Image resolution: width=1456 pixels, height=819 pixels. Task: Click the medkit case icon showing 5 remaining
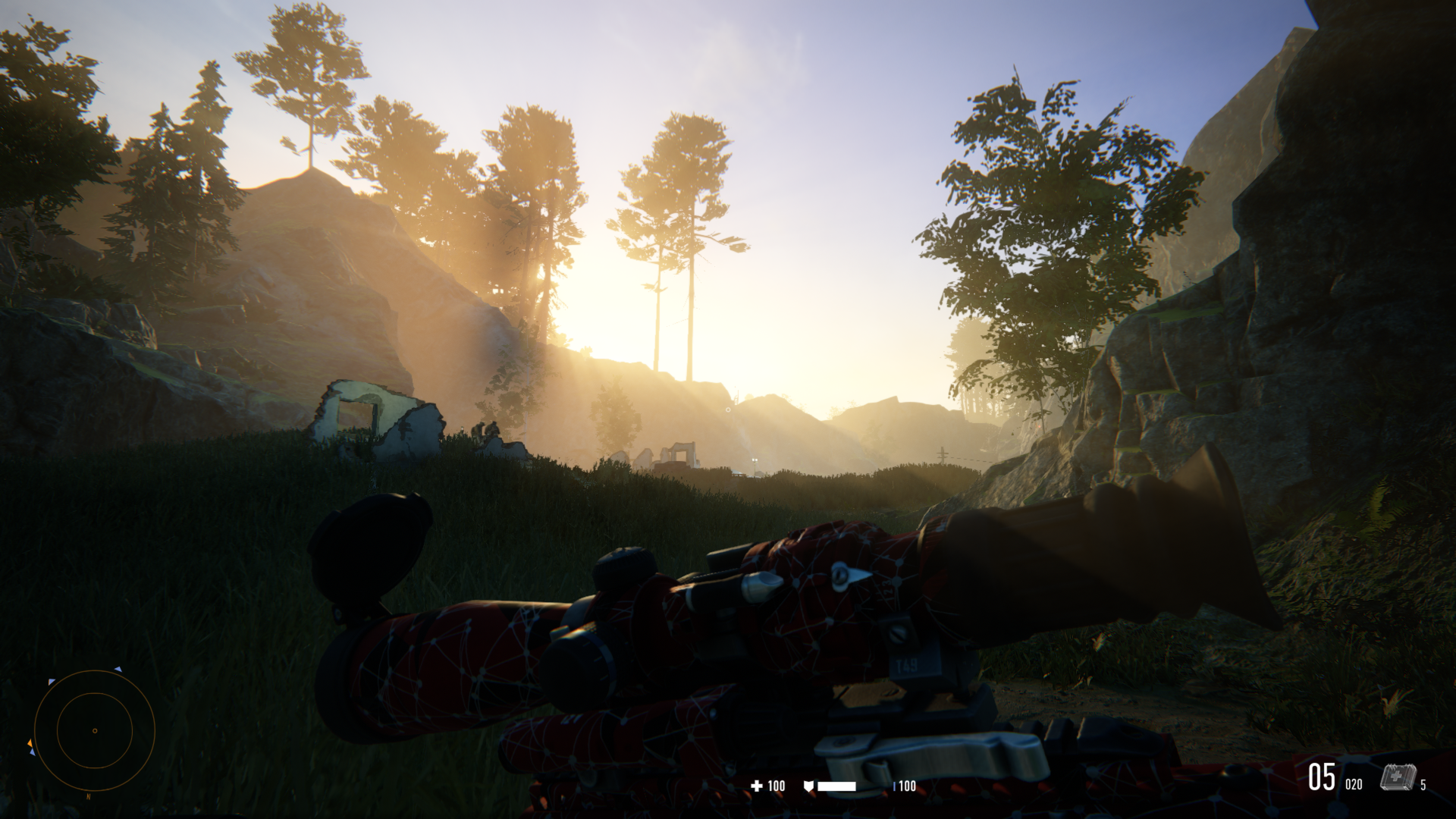tap(1398, 777)
